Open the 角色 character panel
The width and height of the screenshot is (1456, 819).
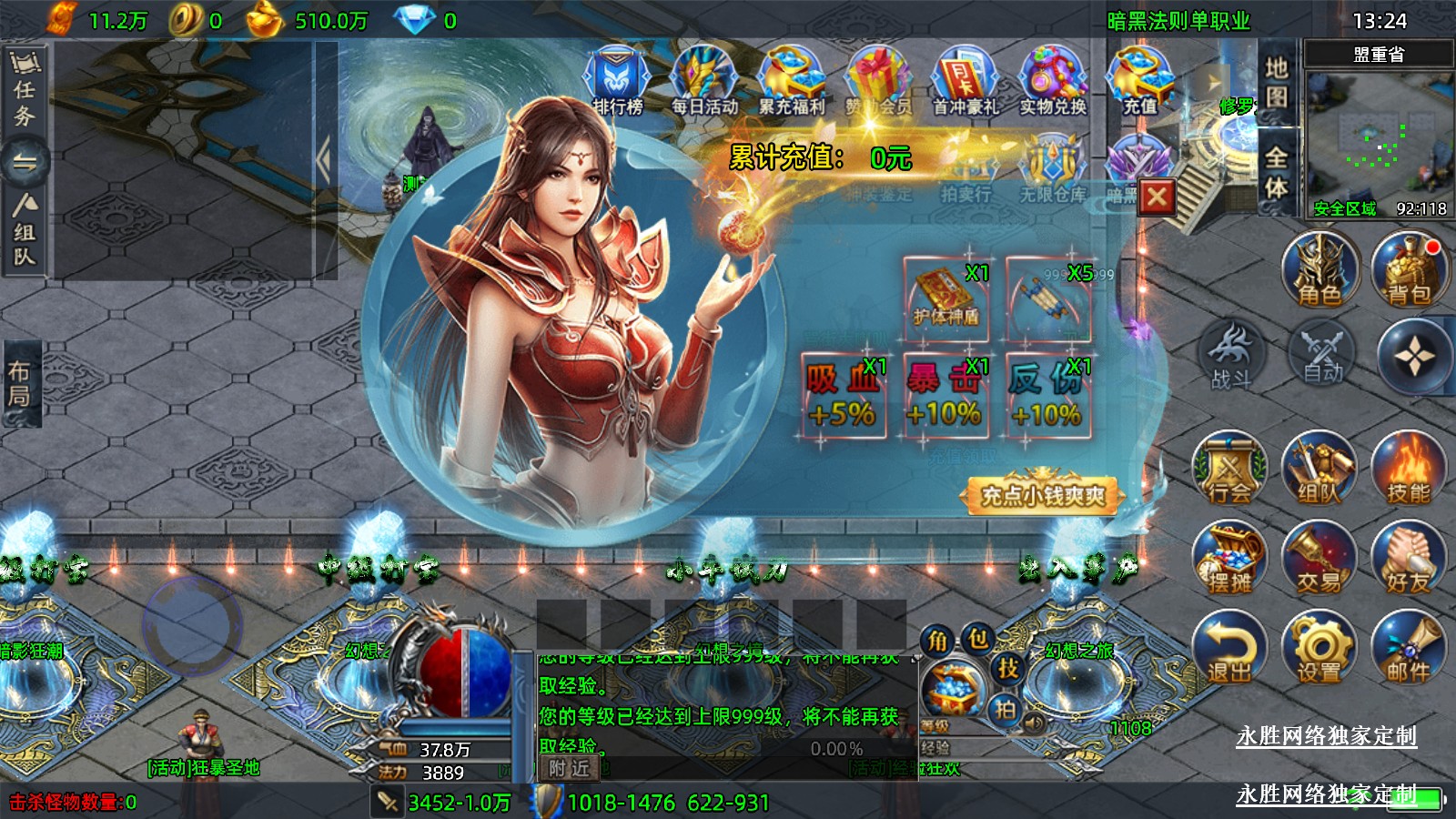point(1319,270)
